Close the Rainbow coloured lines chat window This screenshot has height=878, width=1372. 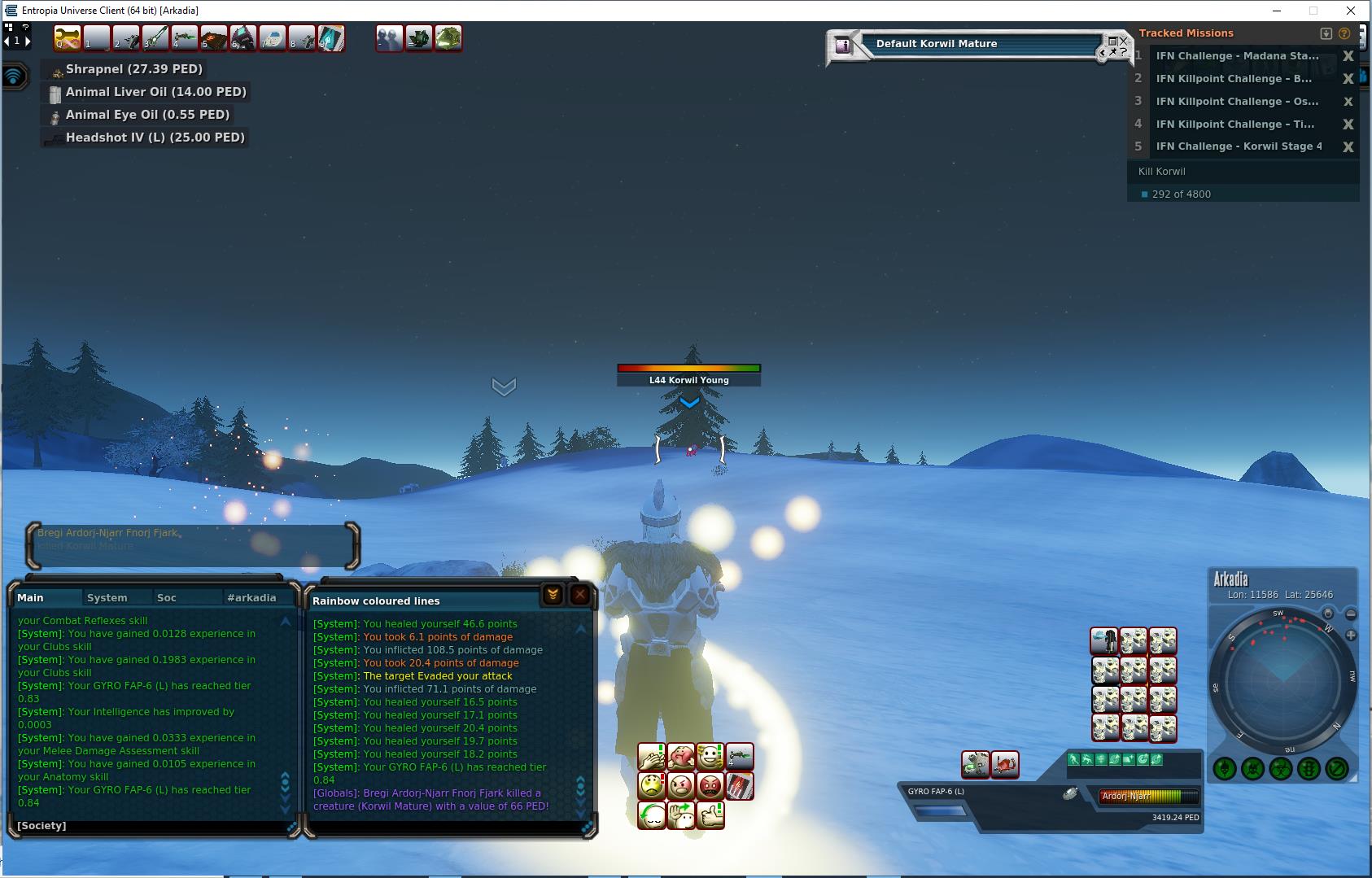580,595
